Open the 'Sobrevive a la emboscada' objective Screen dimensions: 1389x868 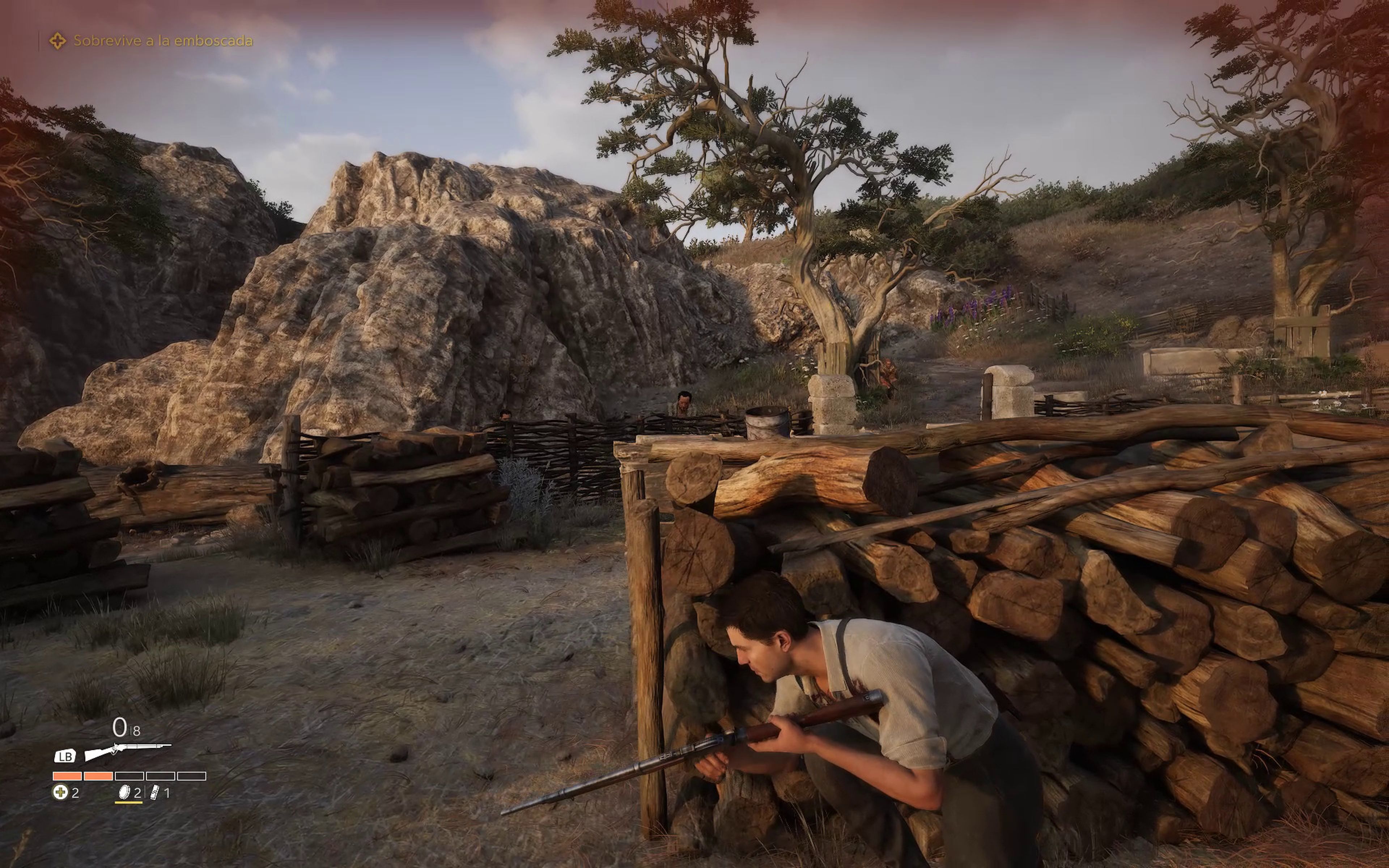point(162,41)
